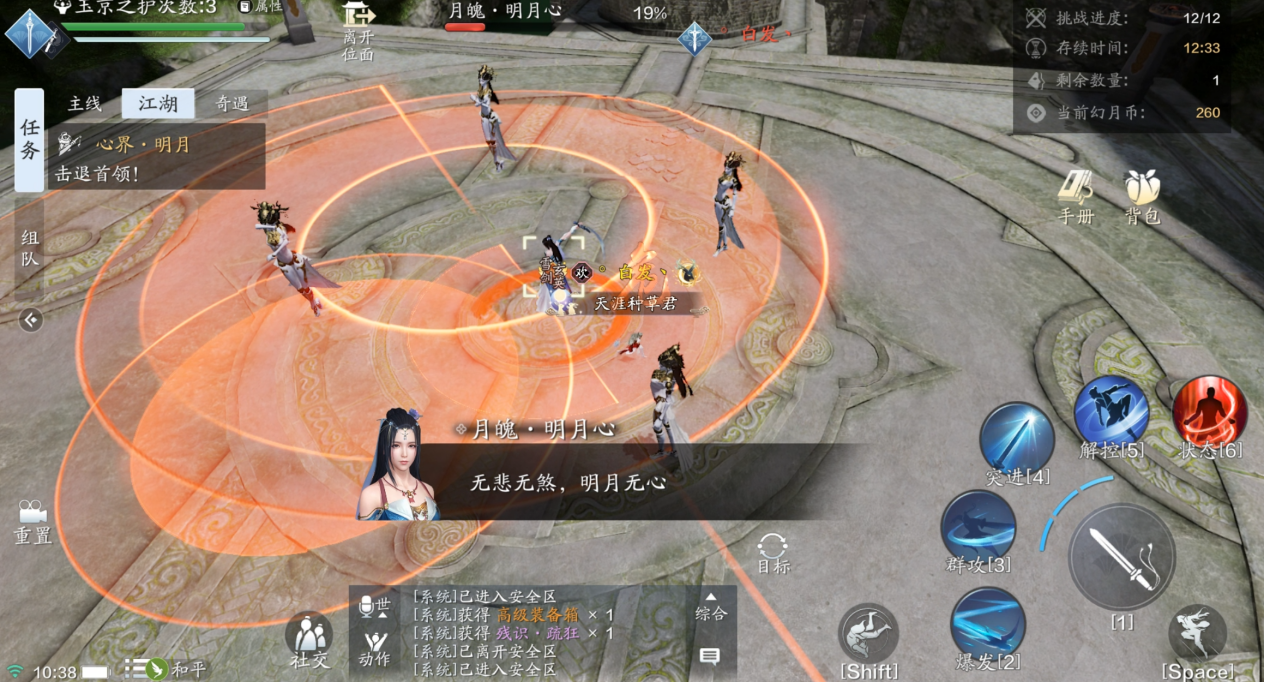Viewport: 1264px width, 682px height.
Task: Open the 动作 emote menu
Action: pos(375,647)
